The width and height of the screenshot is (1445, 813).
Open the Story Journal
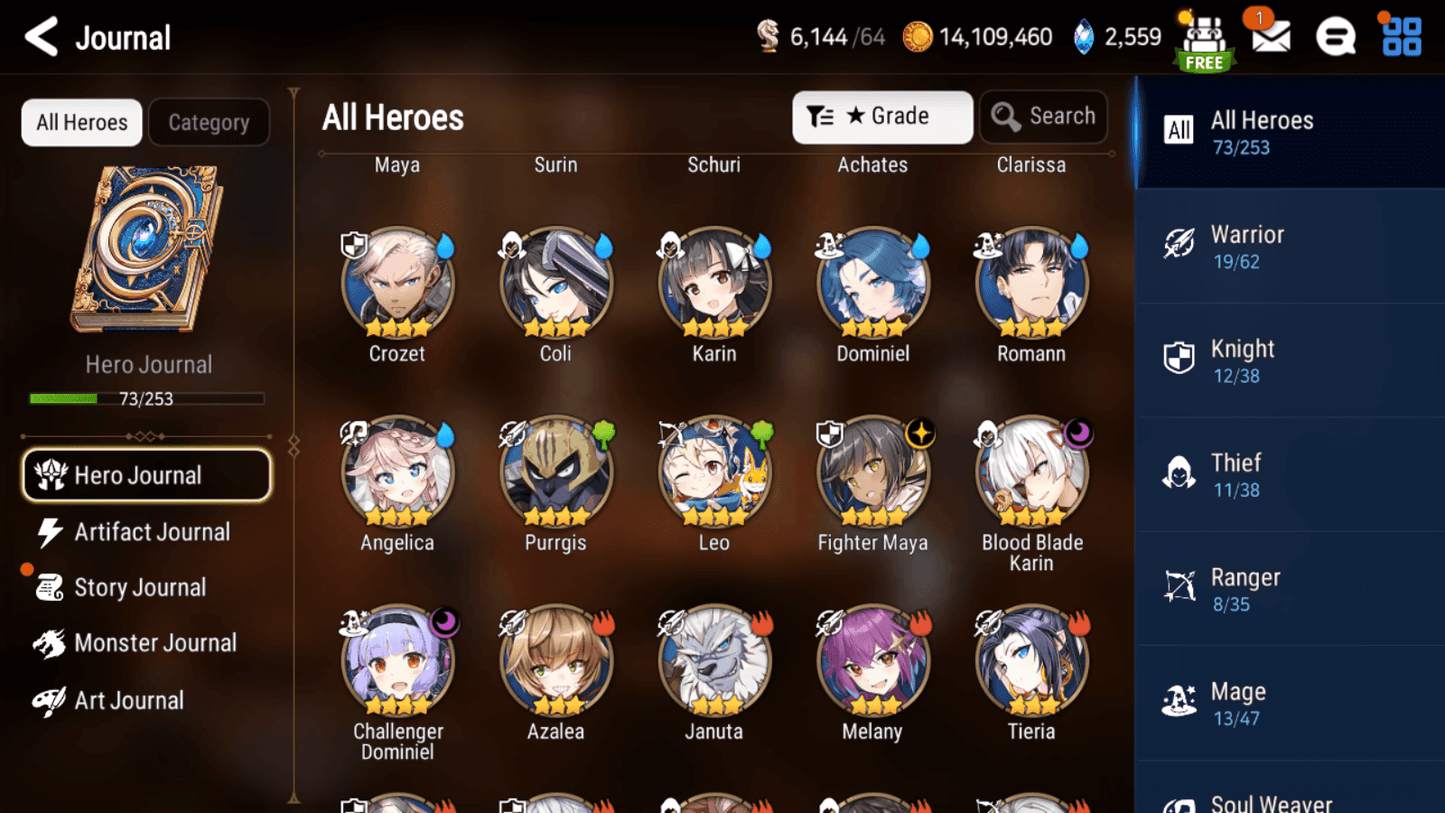coord(140,588)
